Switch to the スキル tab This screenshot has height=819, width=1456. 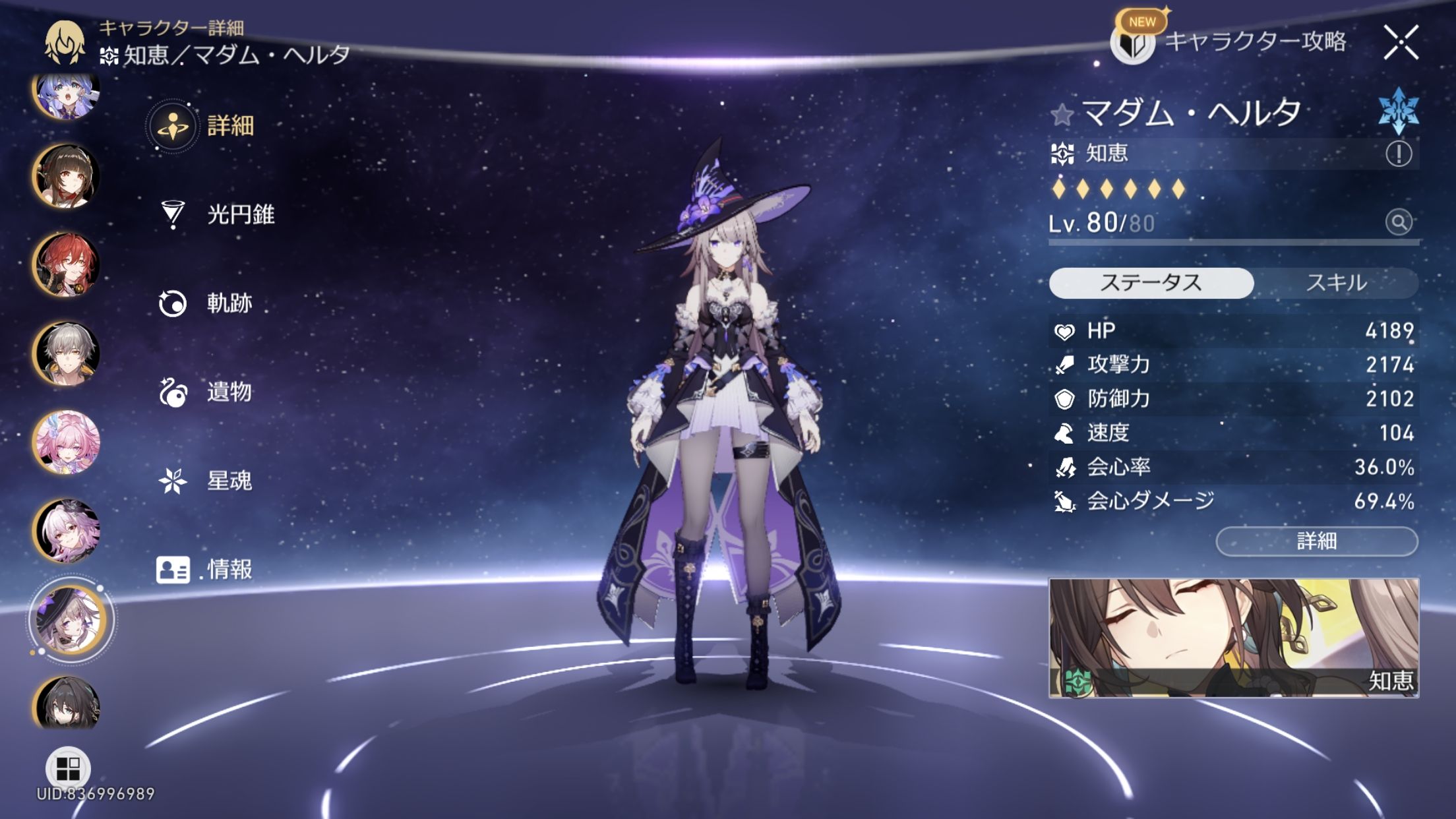pos(1336,283)
